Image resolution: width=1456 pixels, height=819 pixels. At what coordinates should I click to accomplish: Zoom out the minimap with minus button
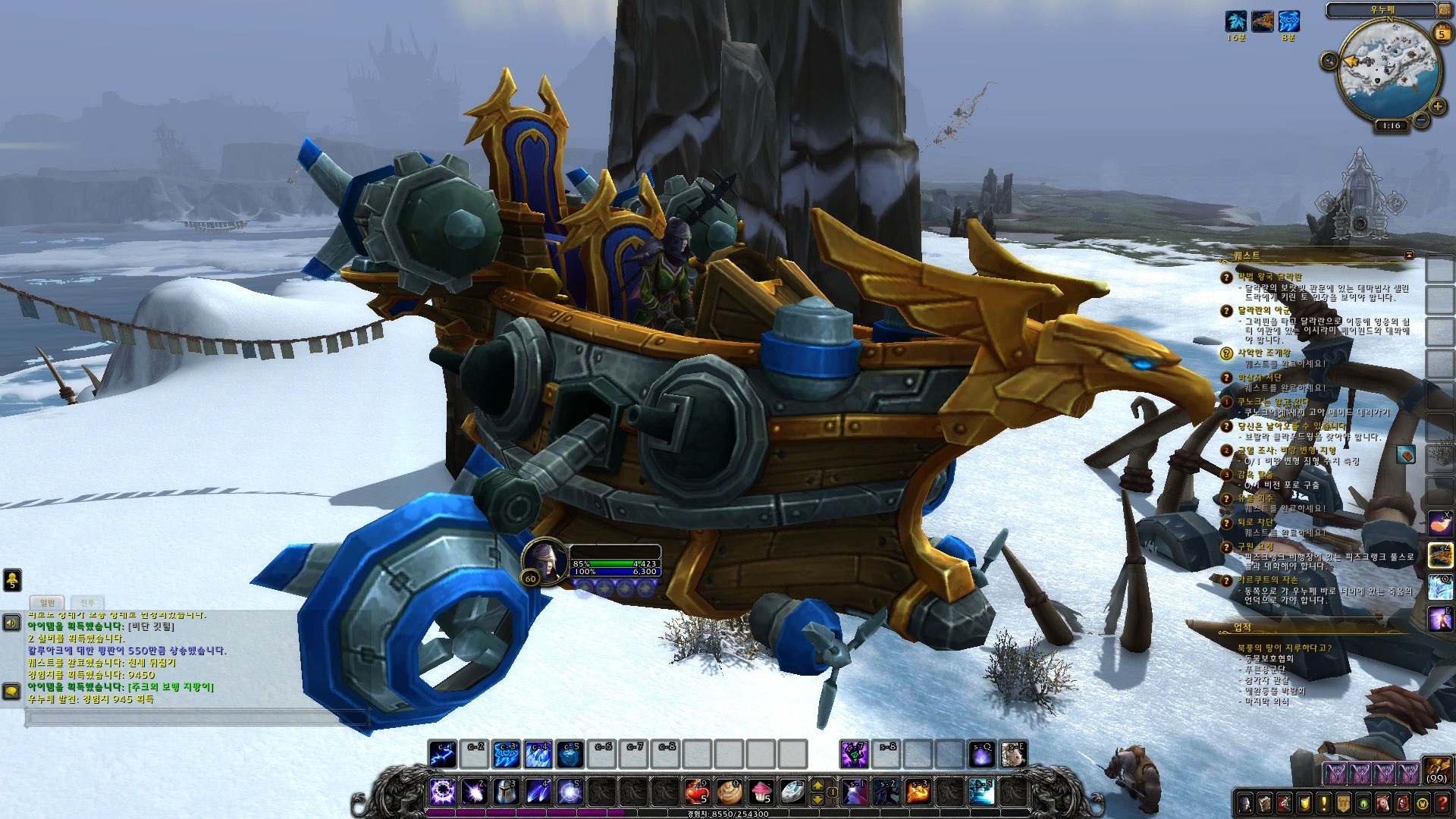point(1420,120)
